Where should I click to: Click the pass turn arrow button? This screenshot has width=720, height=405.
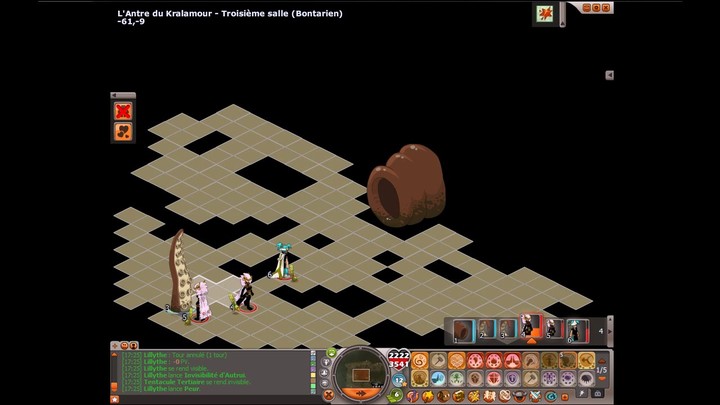click(x=360, y=393)
